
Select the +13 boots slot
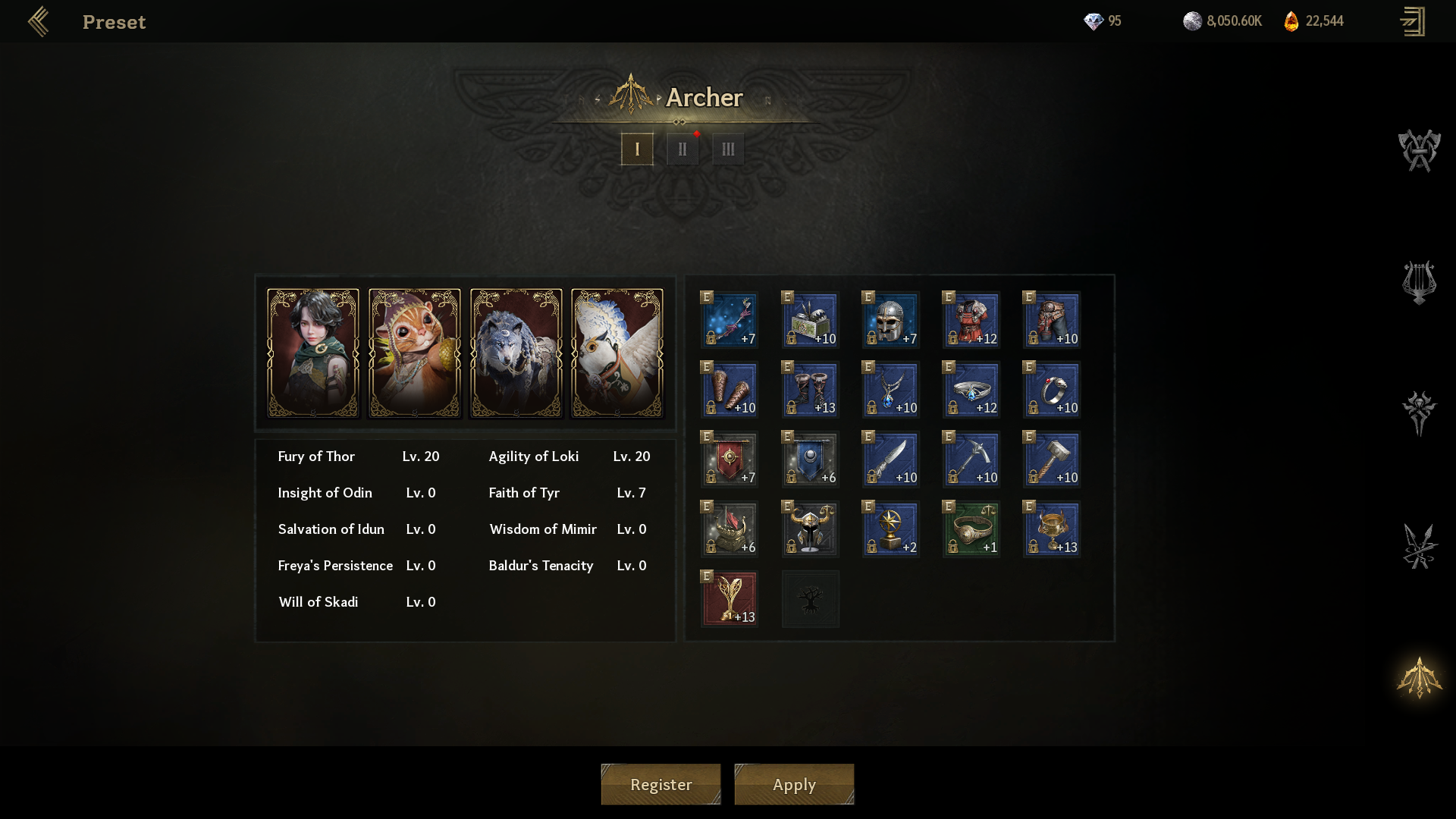(810, 390)
